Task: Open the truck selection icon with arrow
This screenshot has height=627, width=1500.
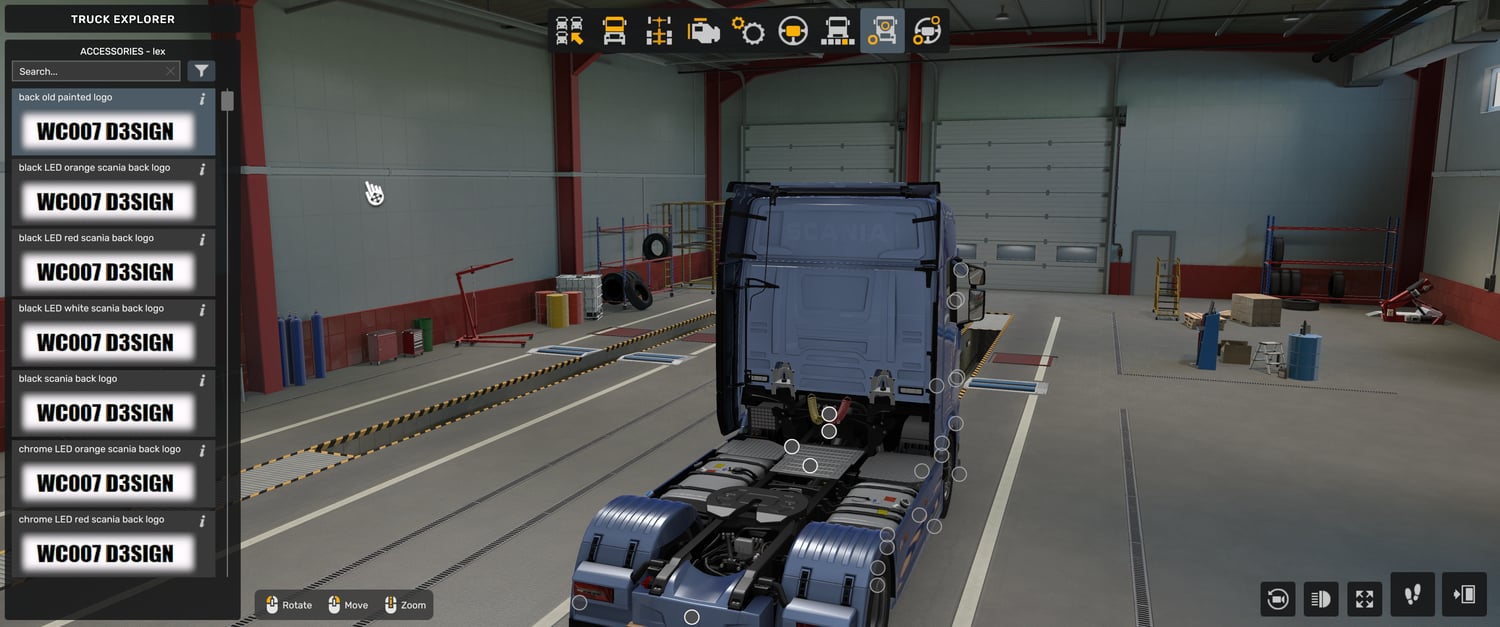Action: tap(570, 31)
